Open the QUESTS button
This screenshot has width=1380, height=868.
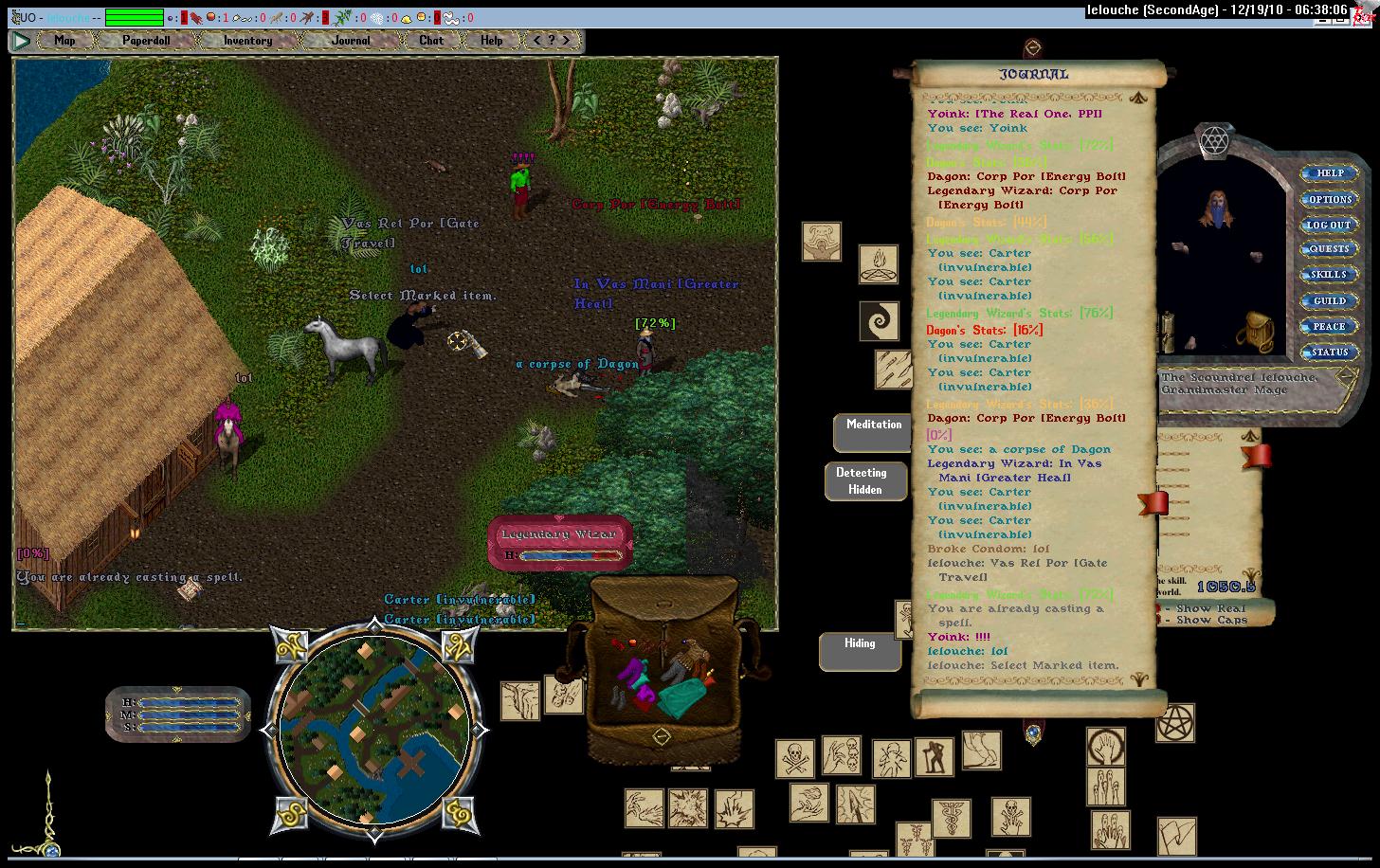pos(1329,249)
